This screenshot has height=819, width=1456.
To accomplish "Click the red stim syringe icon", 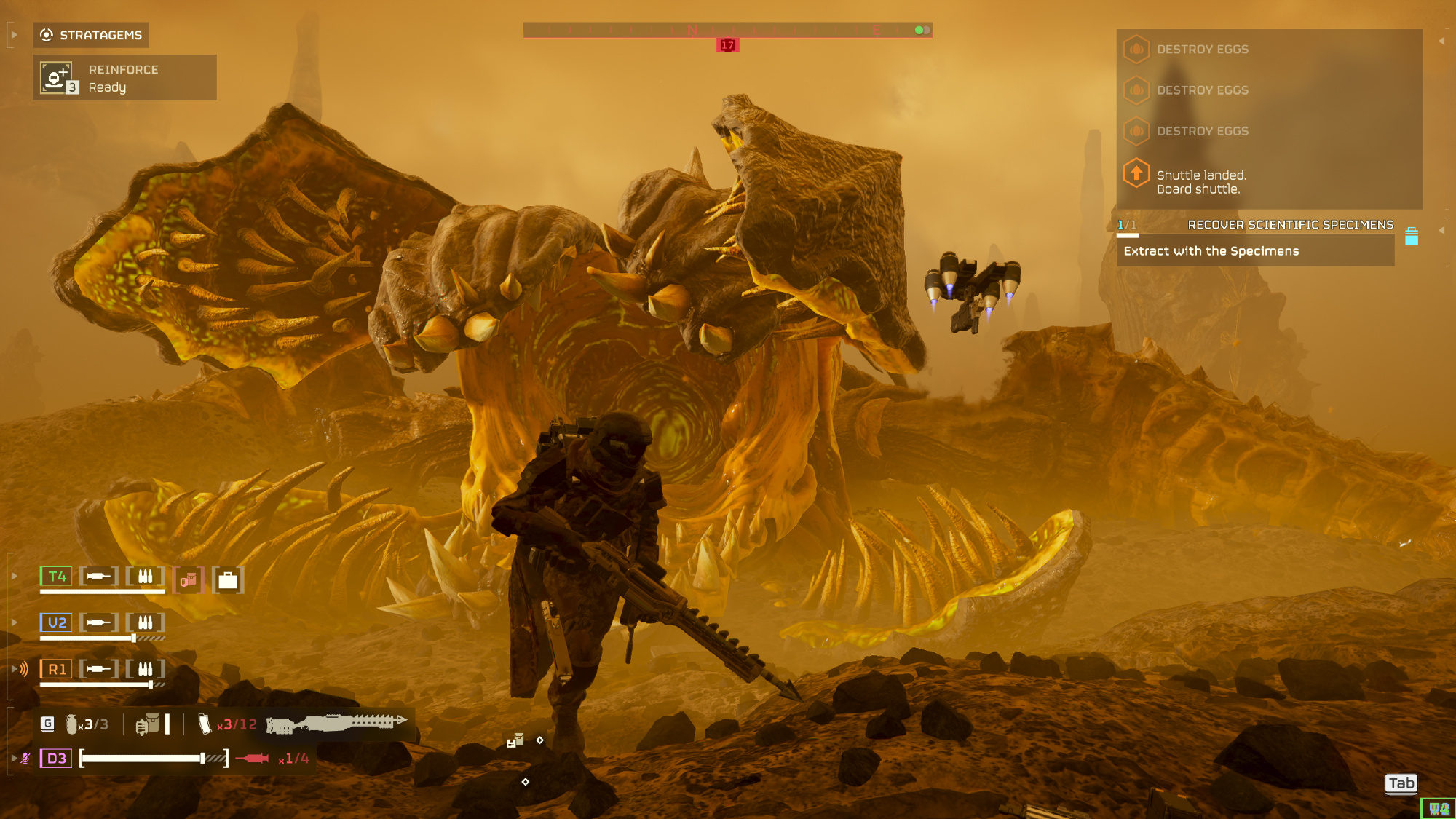I will (x=252, y=759).
